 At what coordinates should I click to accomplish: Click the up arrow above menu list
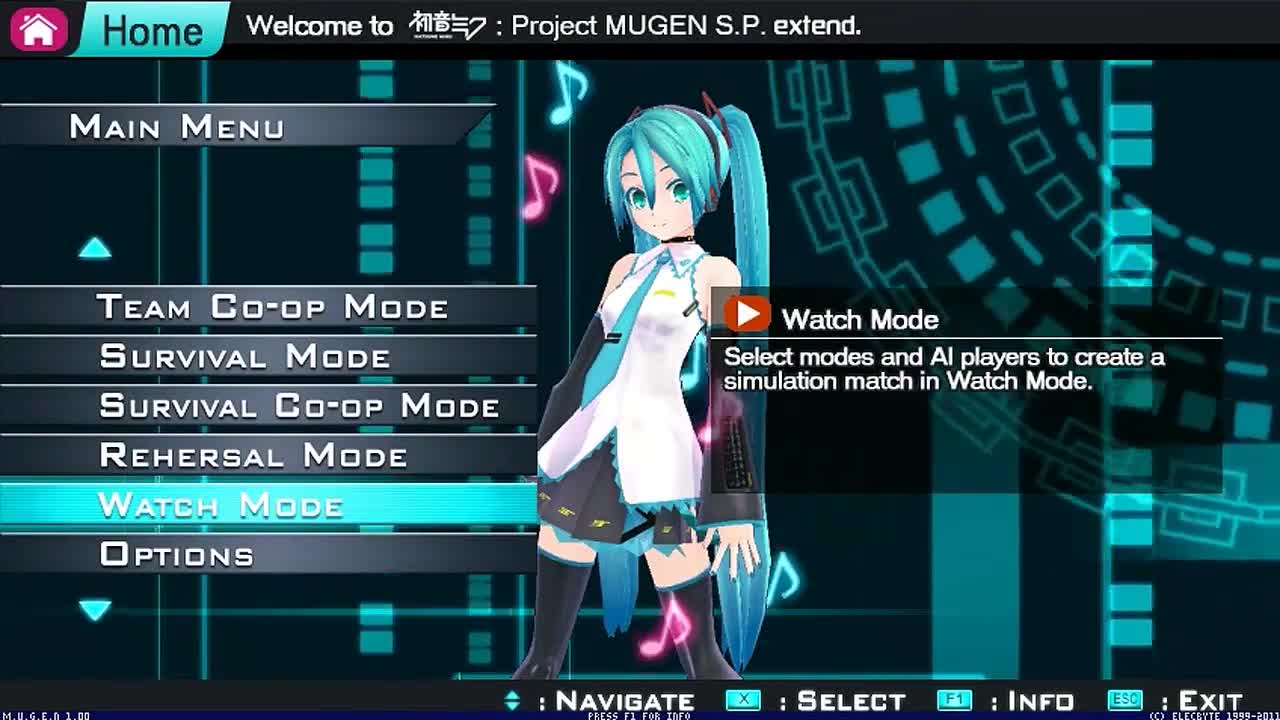coord(95,248)
